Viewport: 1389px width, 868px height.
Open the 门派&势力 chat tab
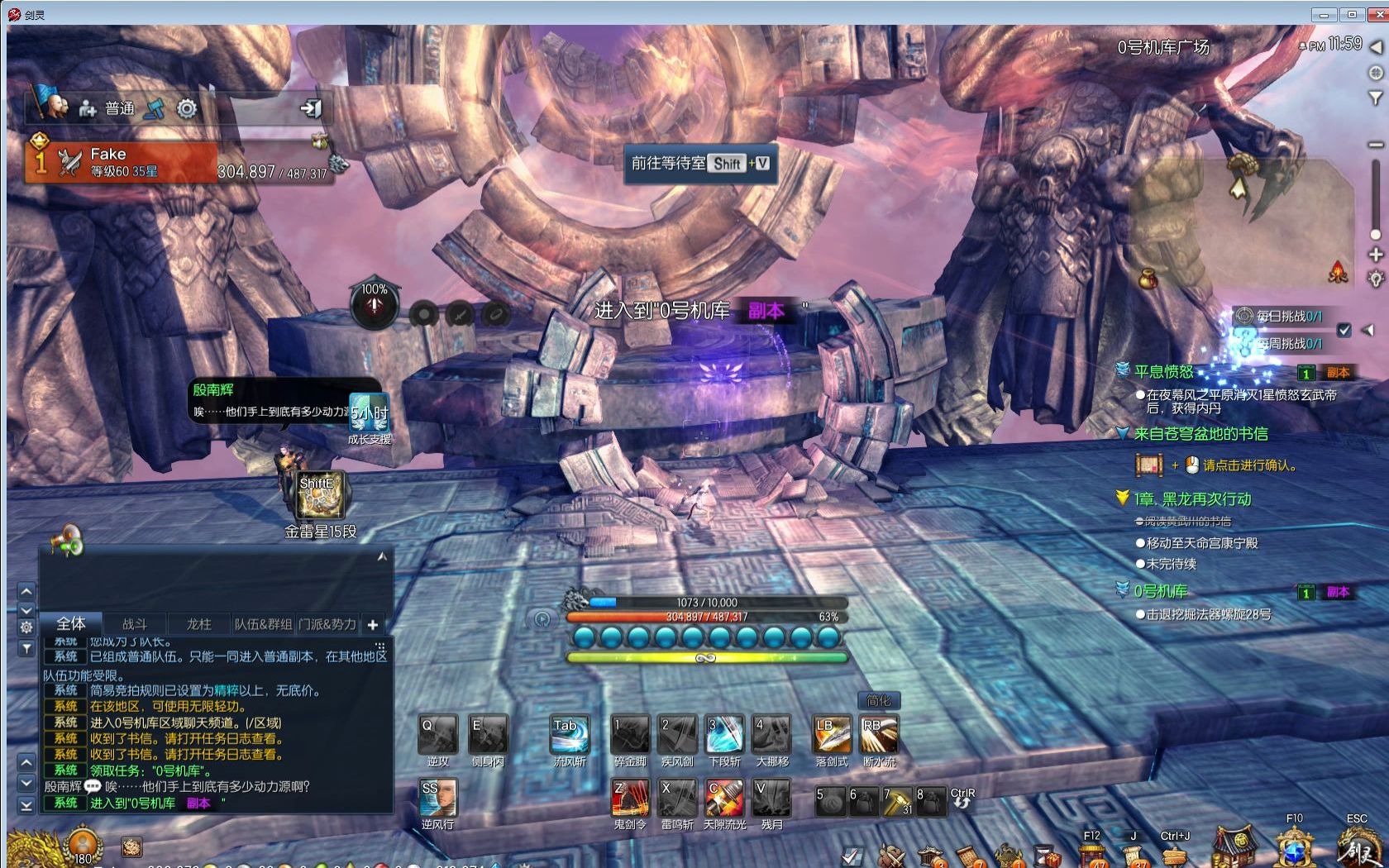[x=327, y=624]
